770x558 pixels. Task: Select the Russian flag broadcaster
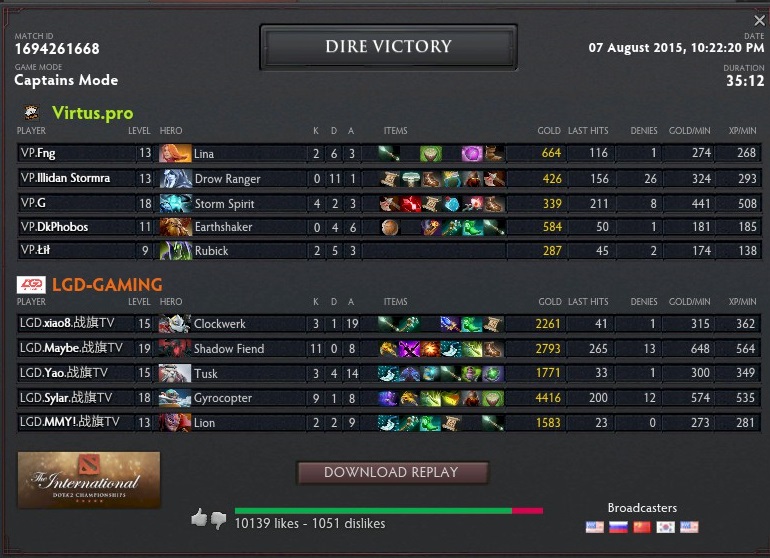(x=618, y=527)
